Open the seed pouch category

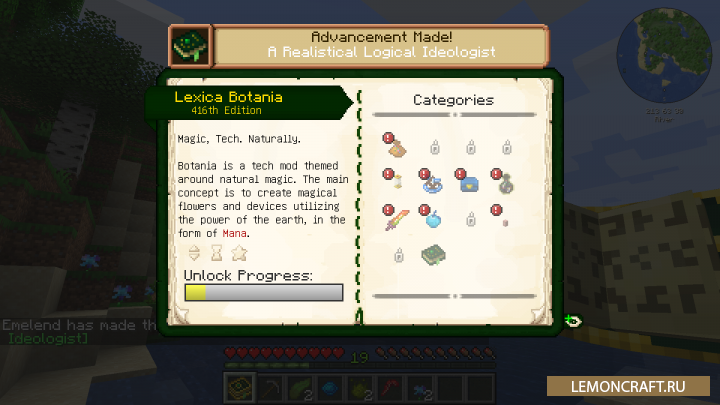click(x=397, y=149)
